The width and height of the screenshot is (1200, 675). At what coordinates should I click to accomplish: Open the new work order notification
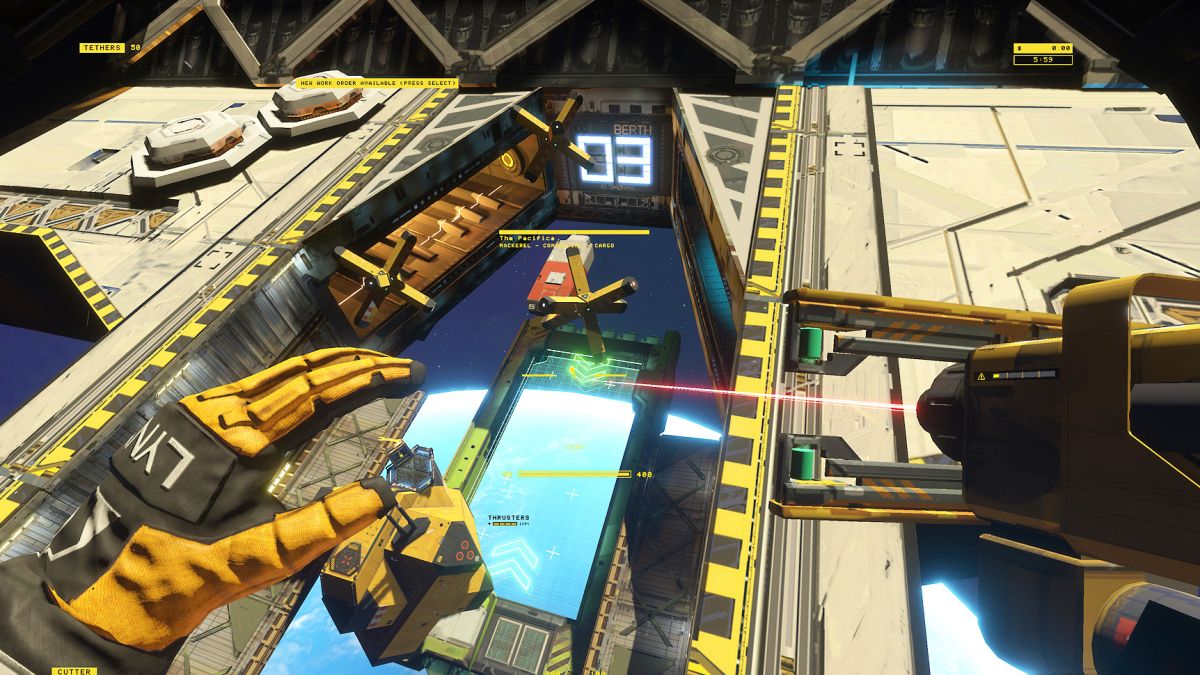[x=377, y=83]
